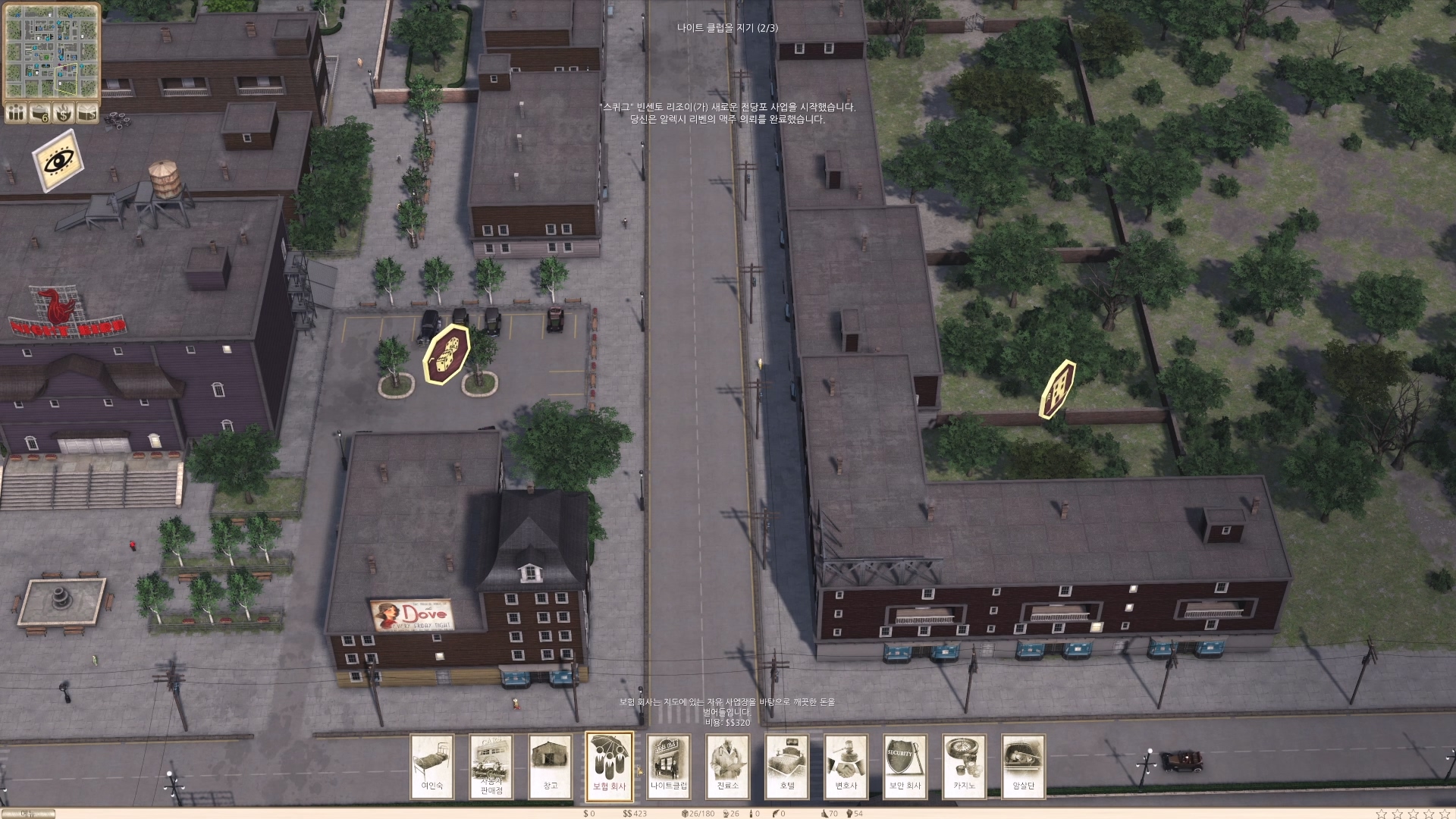Pick the 카지노 casino card
Viewport: 1456px width, 819px height.
964,766
